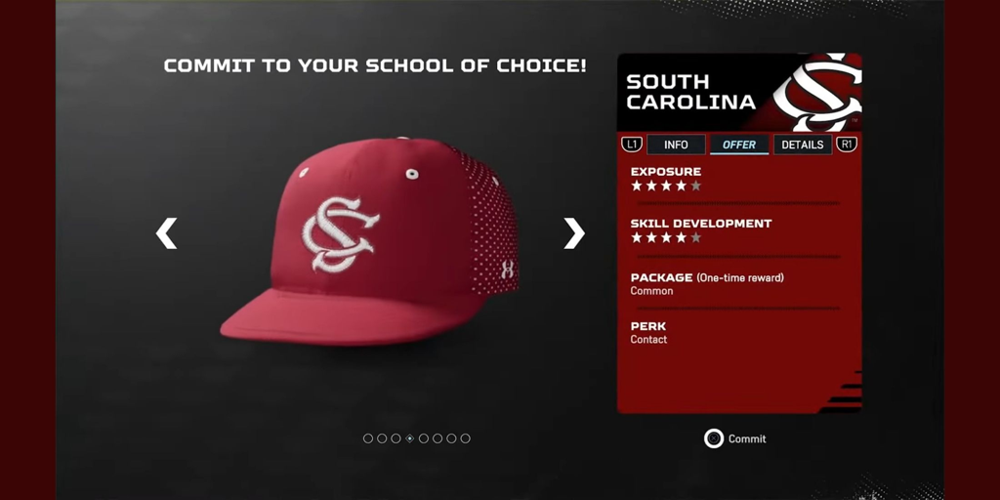Show the DETAILS tab
The height and width of the screenshot is (500, 1000).
click(802, 145)
